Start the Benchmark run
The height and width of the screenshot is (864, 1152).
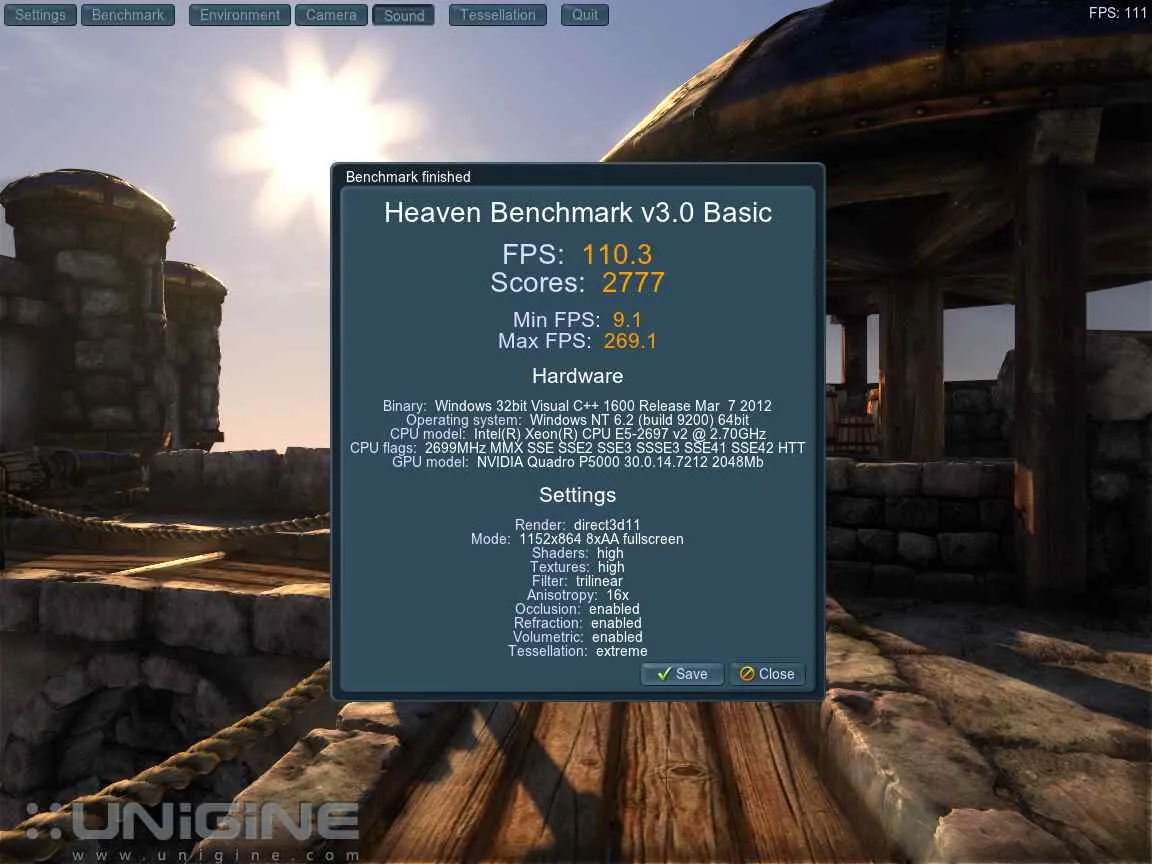[128, 15]
